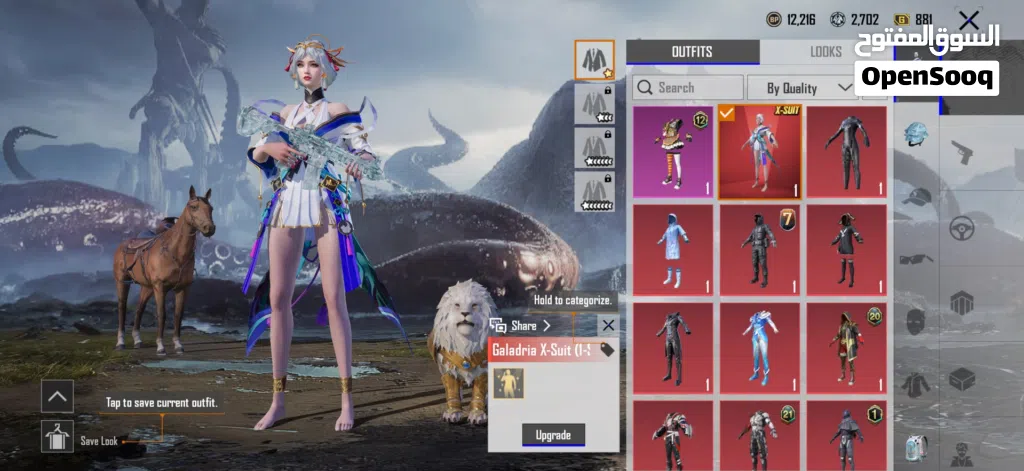Select the equipped X-Suit outfit tile
Screen dimensions: 1024x471
coord(759,152)
